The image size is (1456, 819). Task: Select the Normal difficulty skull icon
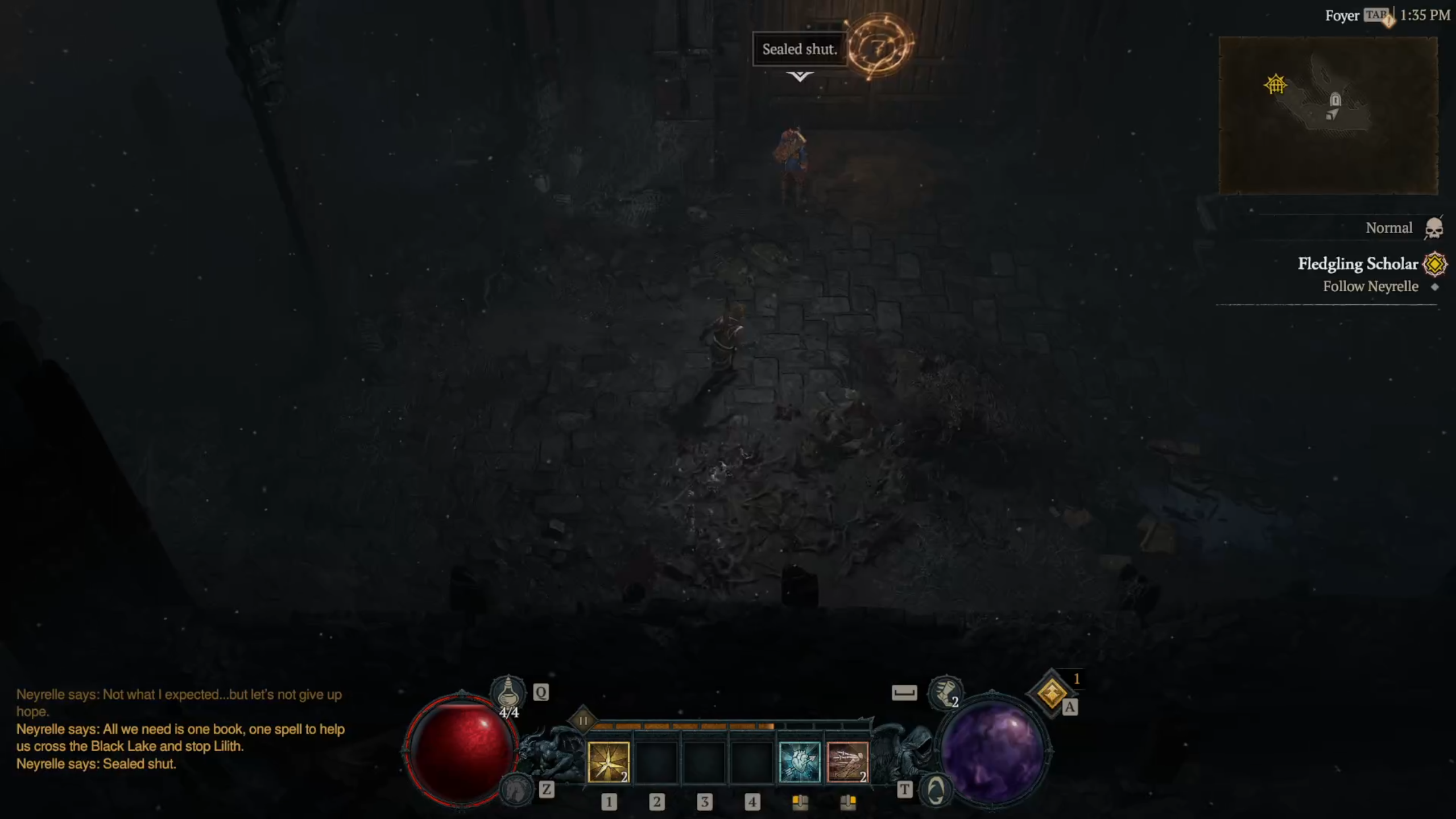coord(1433,228)
